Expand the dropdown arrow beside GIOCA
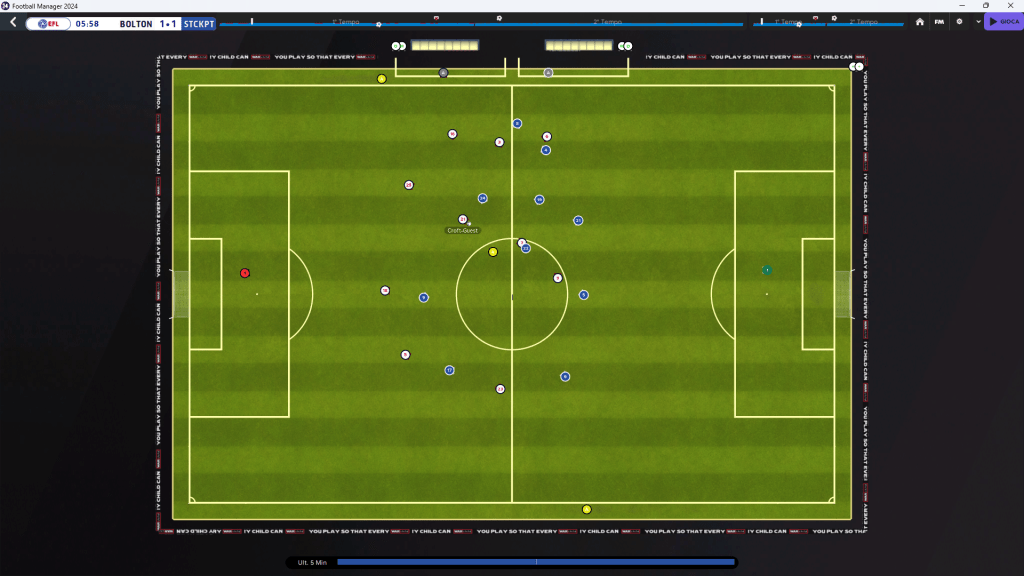1024x576 pixels. click(978, 22)
